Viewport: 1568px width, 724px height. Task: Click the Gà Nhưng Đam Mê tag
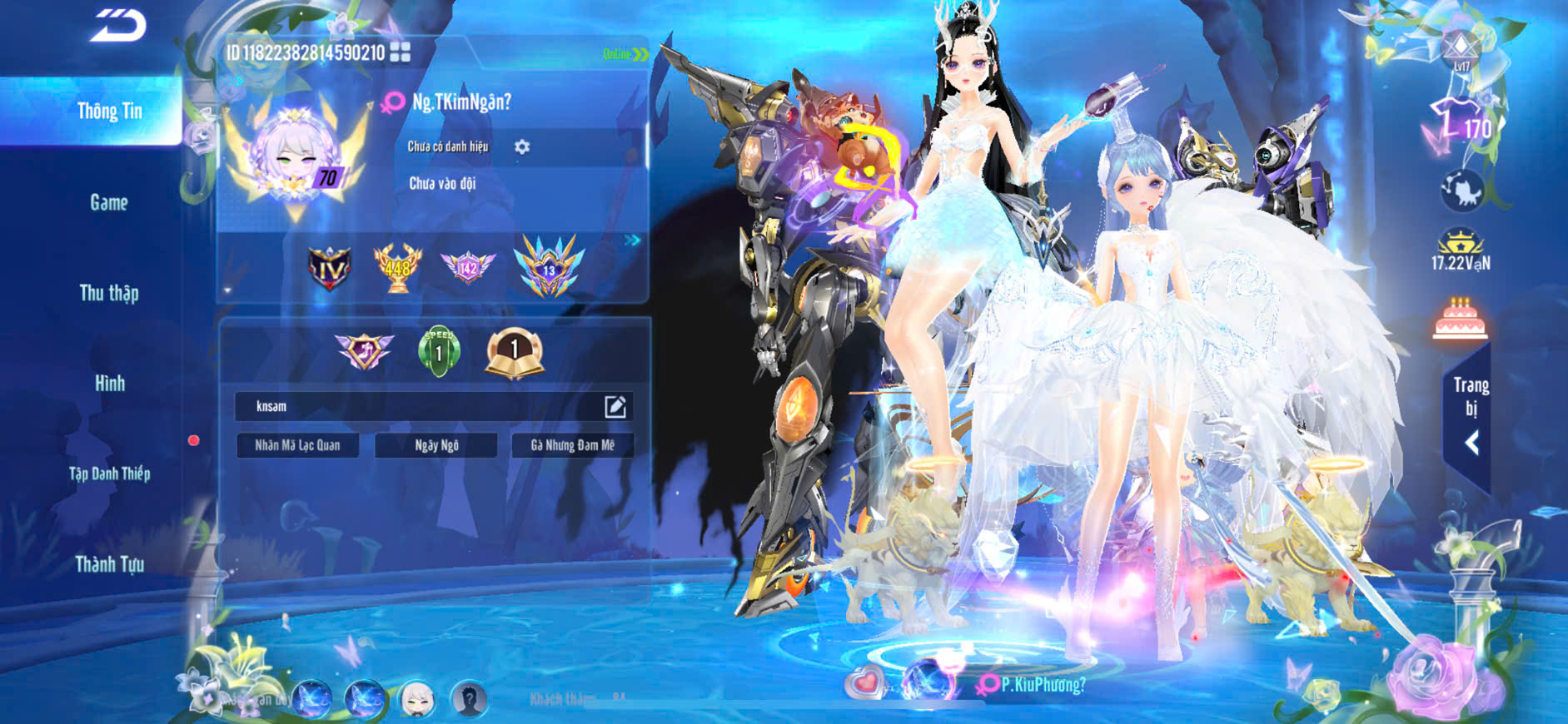[x=572, y=445]
